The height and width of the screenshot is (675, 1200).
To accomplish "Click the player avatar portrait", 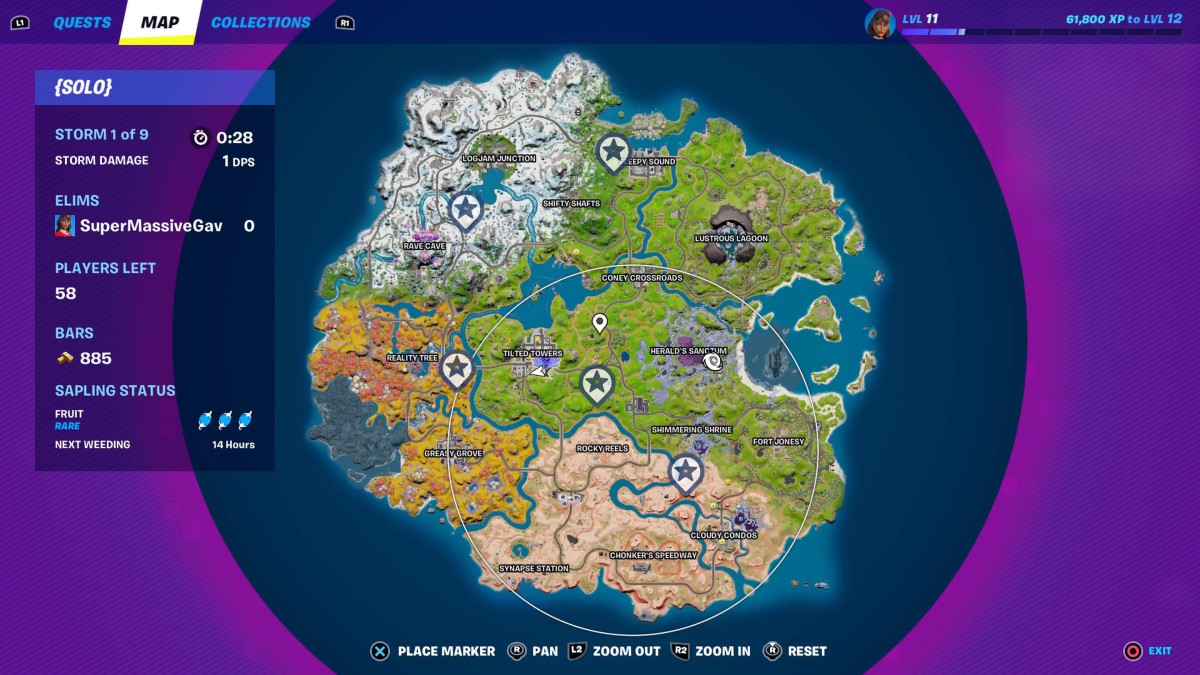I will click(x=879, y=23).
